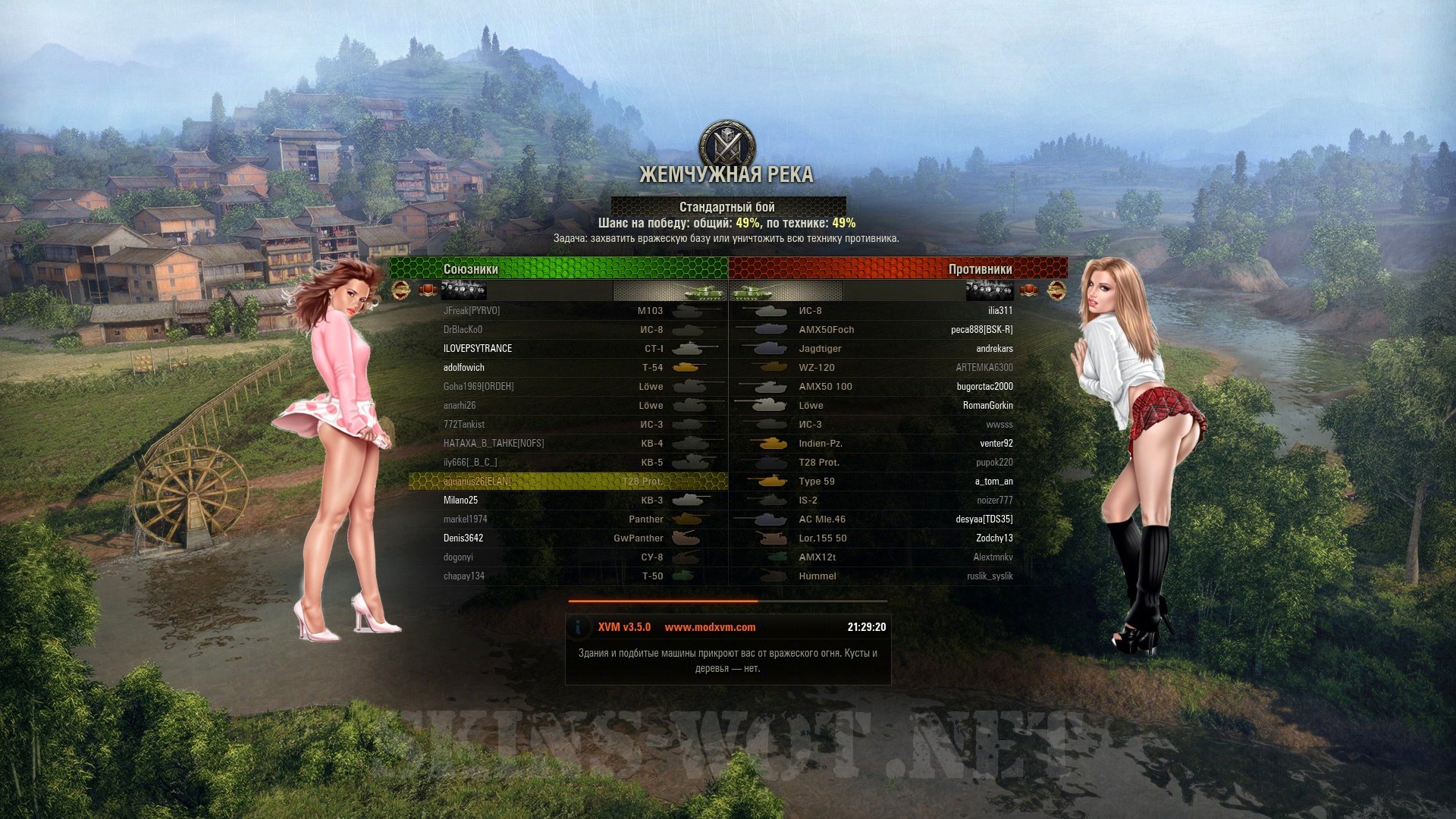Pick Denis3642 with the GwPanther
The height and width of the screenshot is (819, 1456).
click(463, 538)
